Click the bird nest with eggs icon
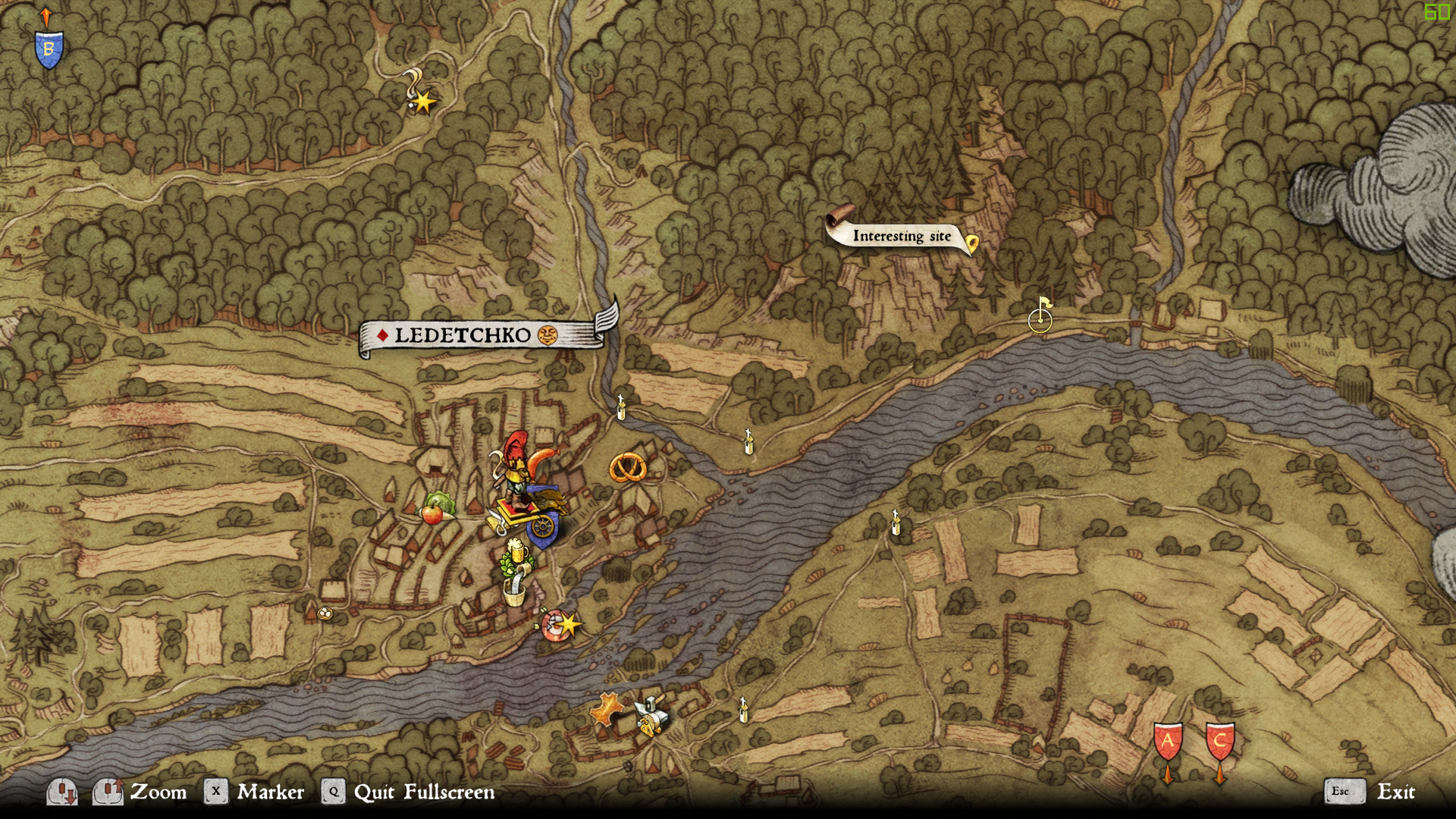 tap(325, 613)
